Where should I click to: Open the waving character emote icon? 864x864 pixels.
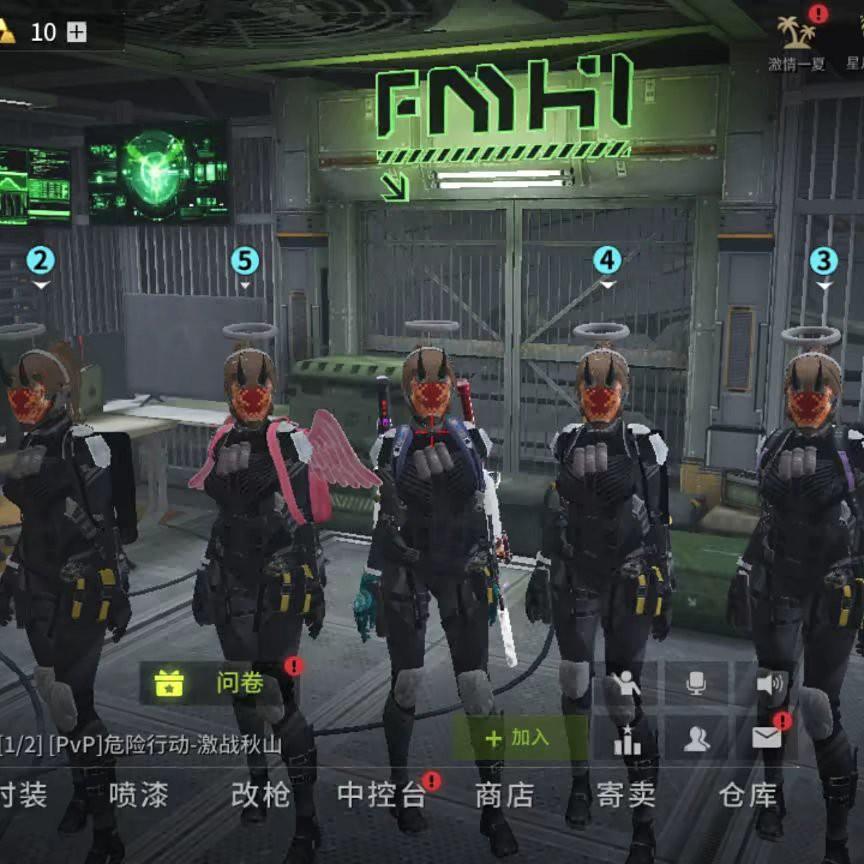627,684
